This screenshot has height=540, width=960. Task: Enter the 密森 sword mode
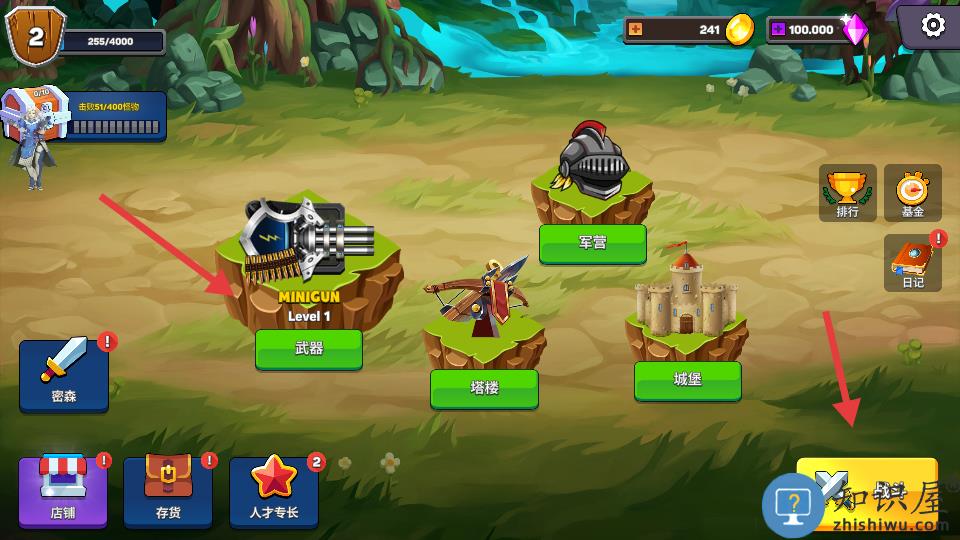64,375
